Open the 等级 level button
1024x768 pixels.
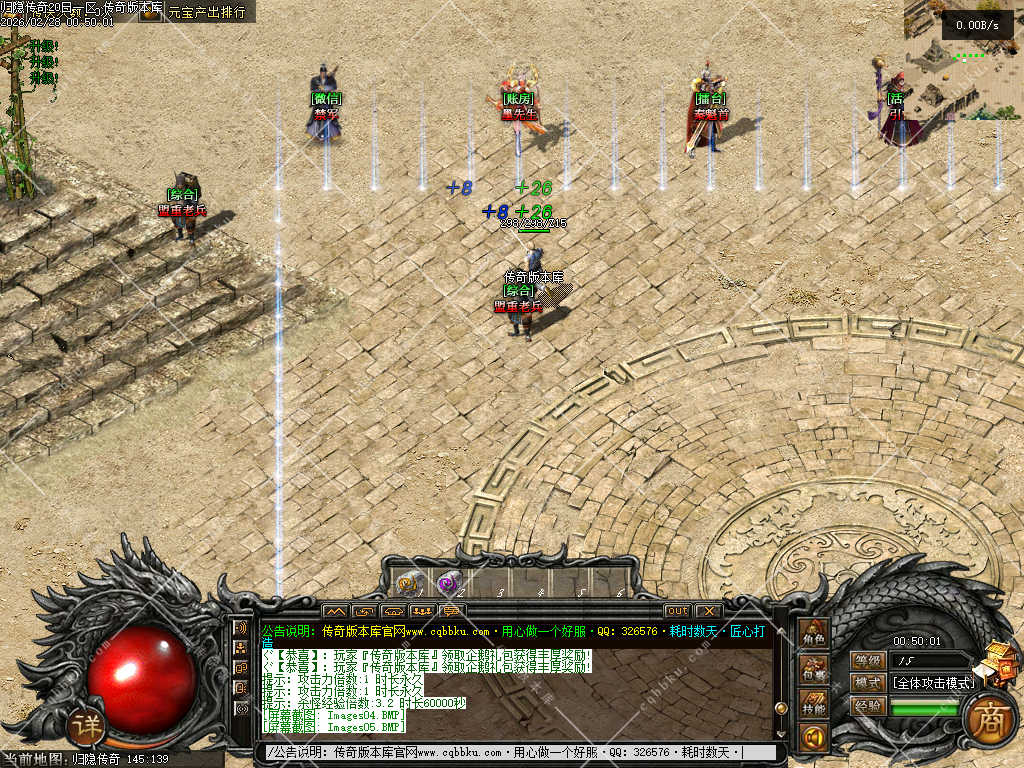pyautogui.click(x=868, y=660)
